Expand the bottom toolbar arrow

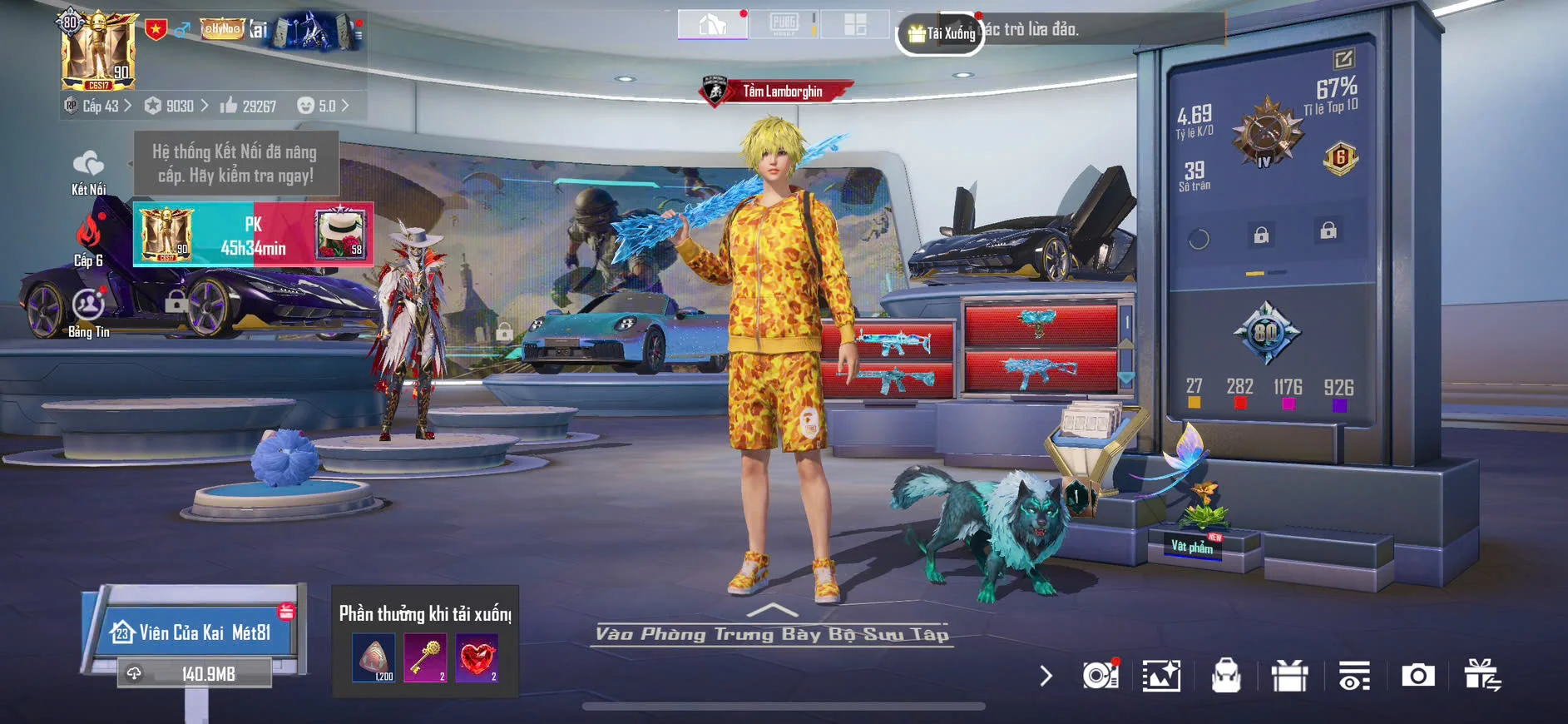click(x=1046, y=676)
